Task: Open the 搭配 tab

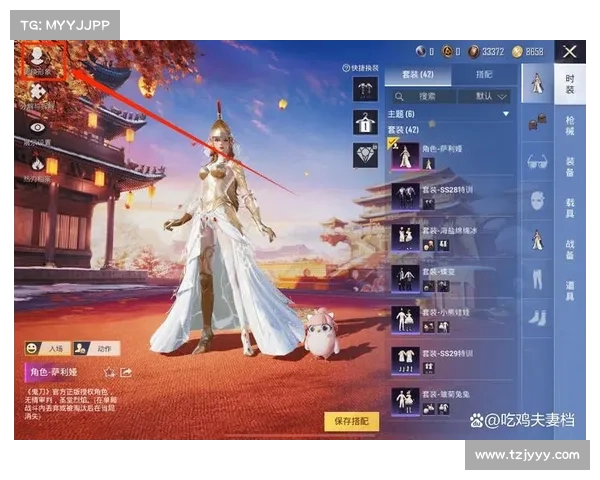Action: [484, 74]
